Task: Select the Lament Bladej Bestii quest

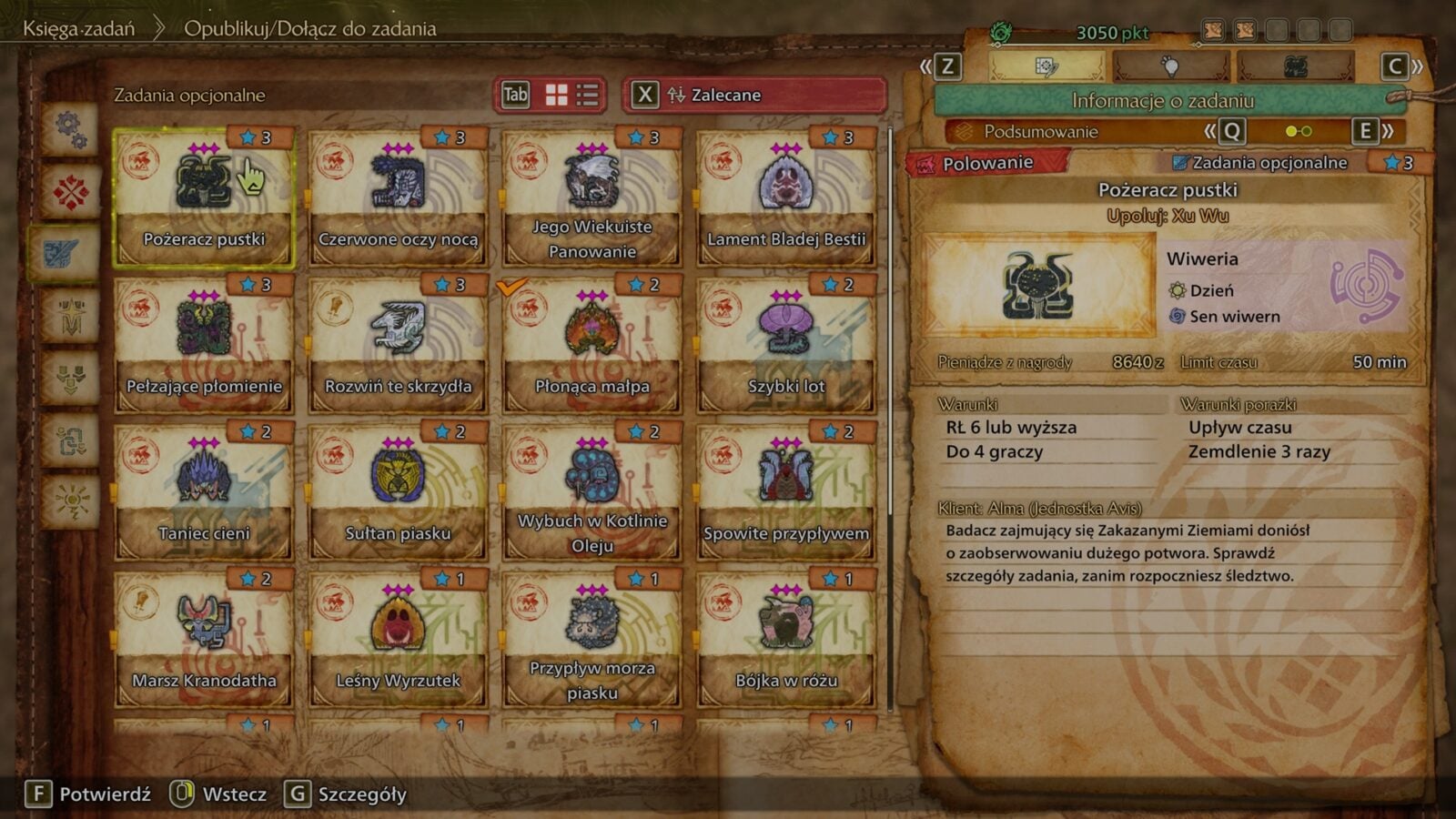Action: click(x=786, y=197)
